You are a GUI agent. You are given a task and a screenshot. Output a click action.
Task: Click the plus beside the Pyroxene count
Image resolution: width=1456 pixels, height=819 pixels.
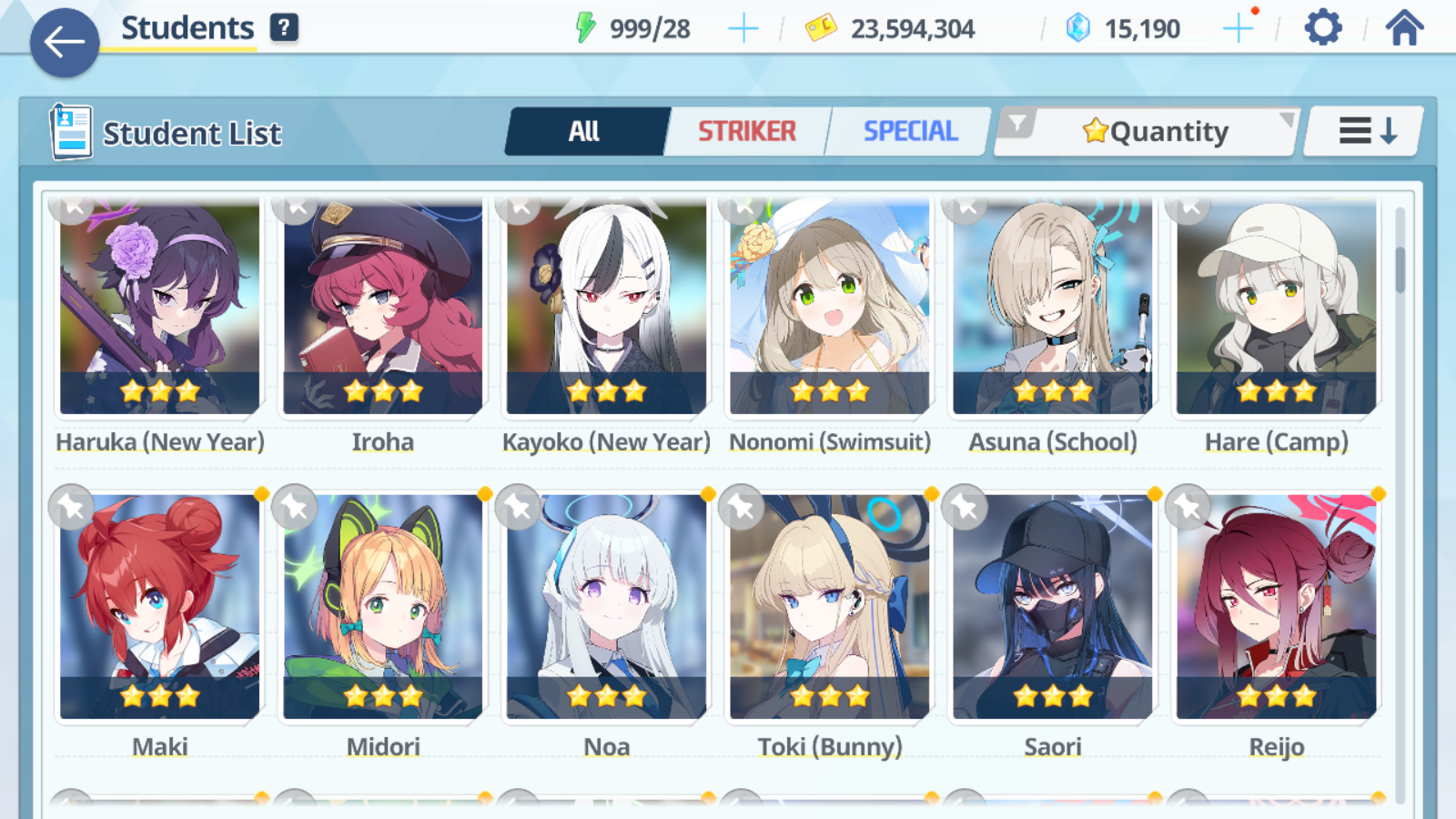[x=1238, y=28]
